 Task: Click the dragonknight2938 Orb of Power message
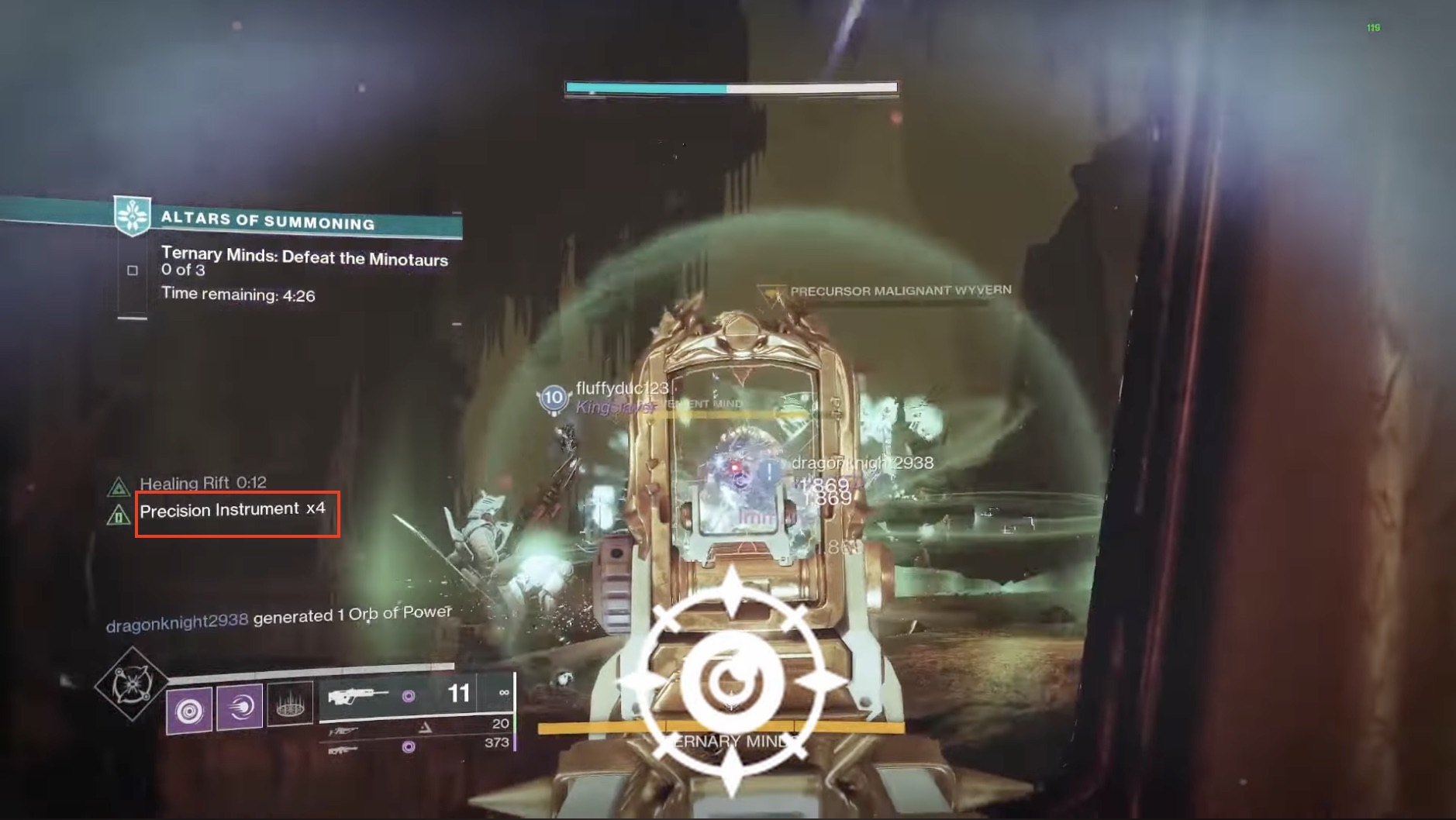[x=281, y=615]
